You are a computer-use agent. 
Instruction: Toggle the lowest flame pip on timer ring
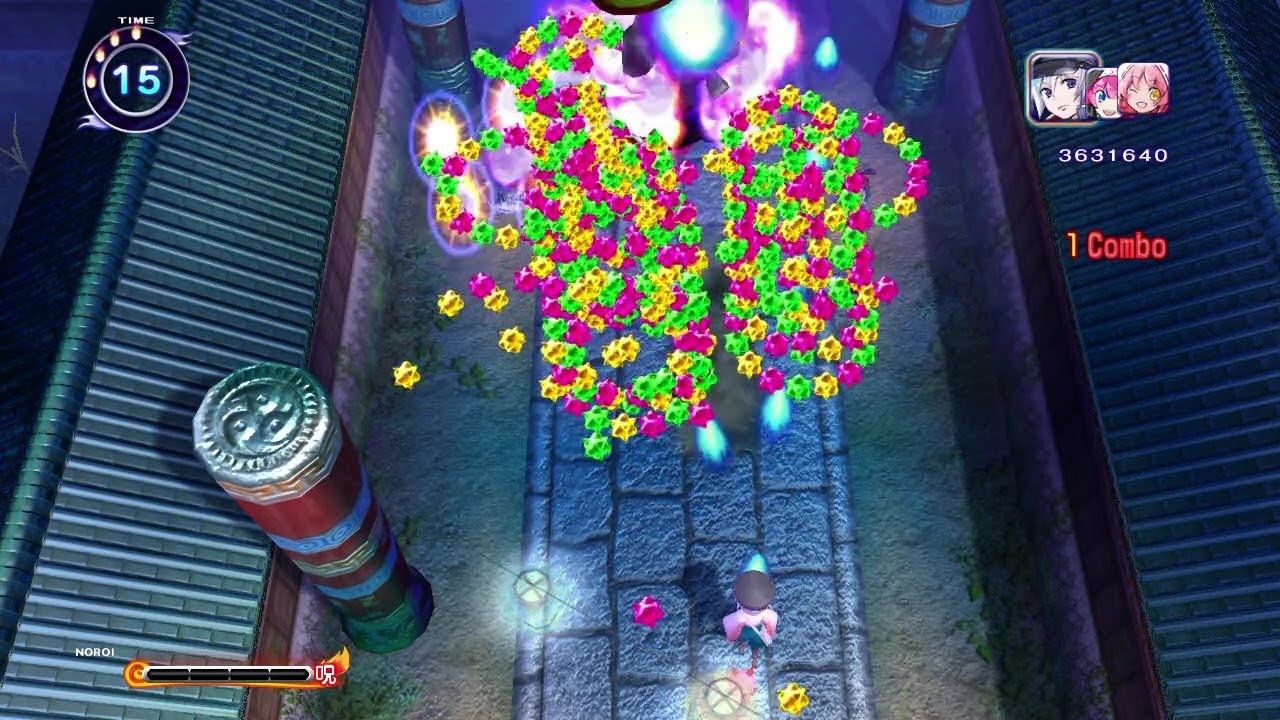[x=91, y=82]
